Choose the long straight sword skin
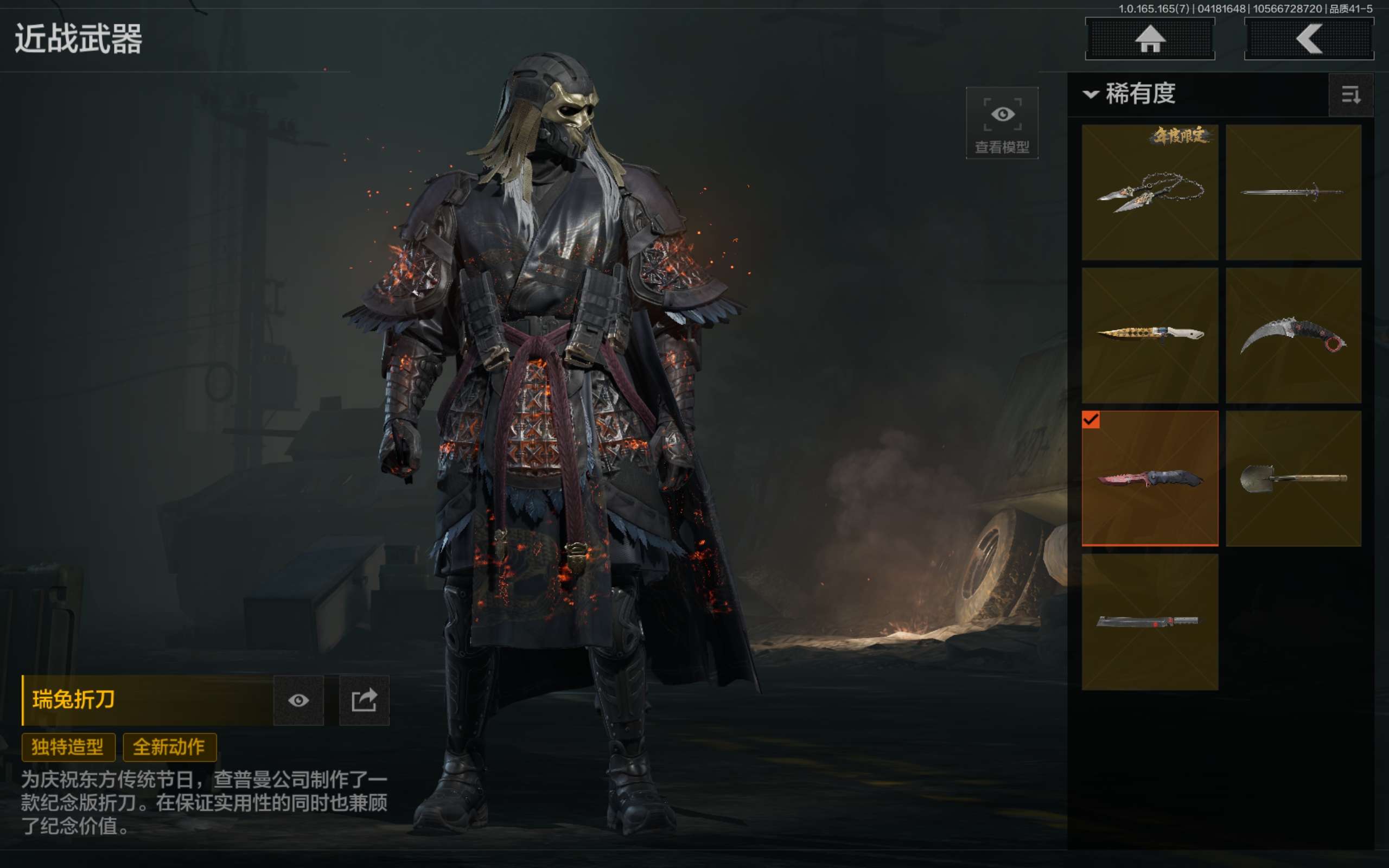This screenshot has width=1389, height=868. [1293, 192]
